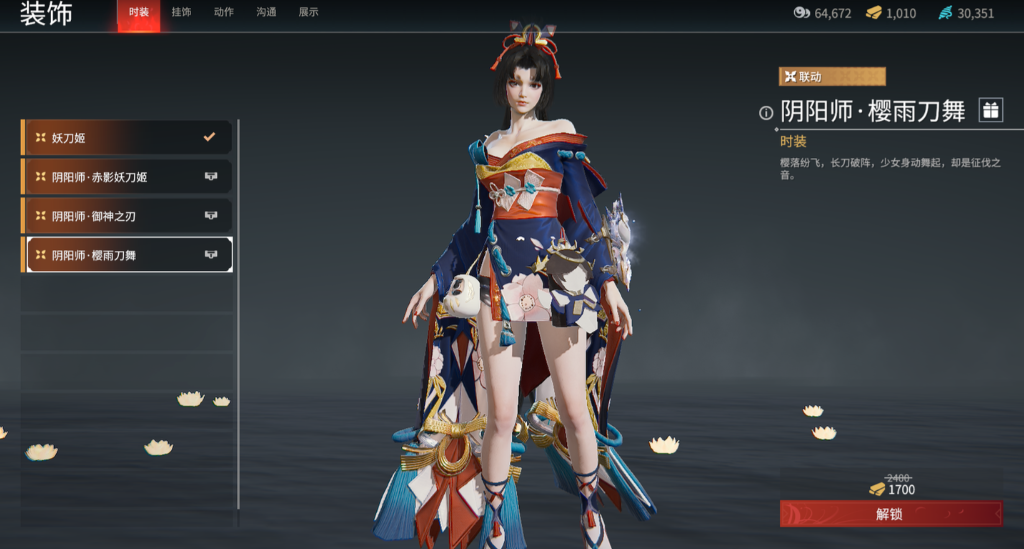Select the 动作 tab
This screenshot has height=549, width=1024.
(x=224, y=13)
